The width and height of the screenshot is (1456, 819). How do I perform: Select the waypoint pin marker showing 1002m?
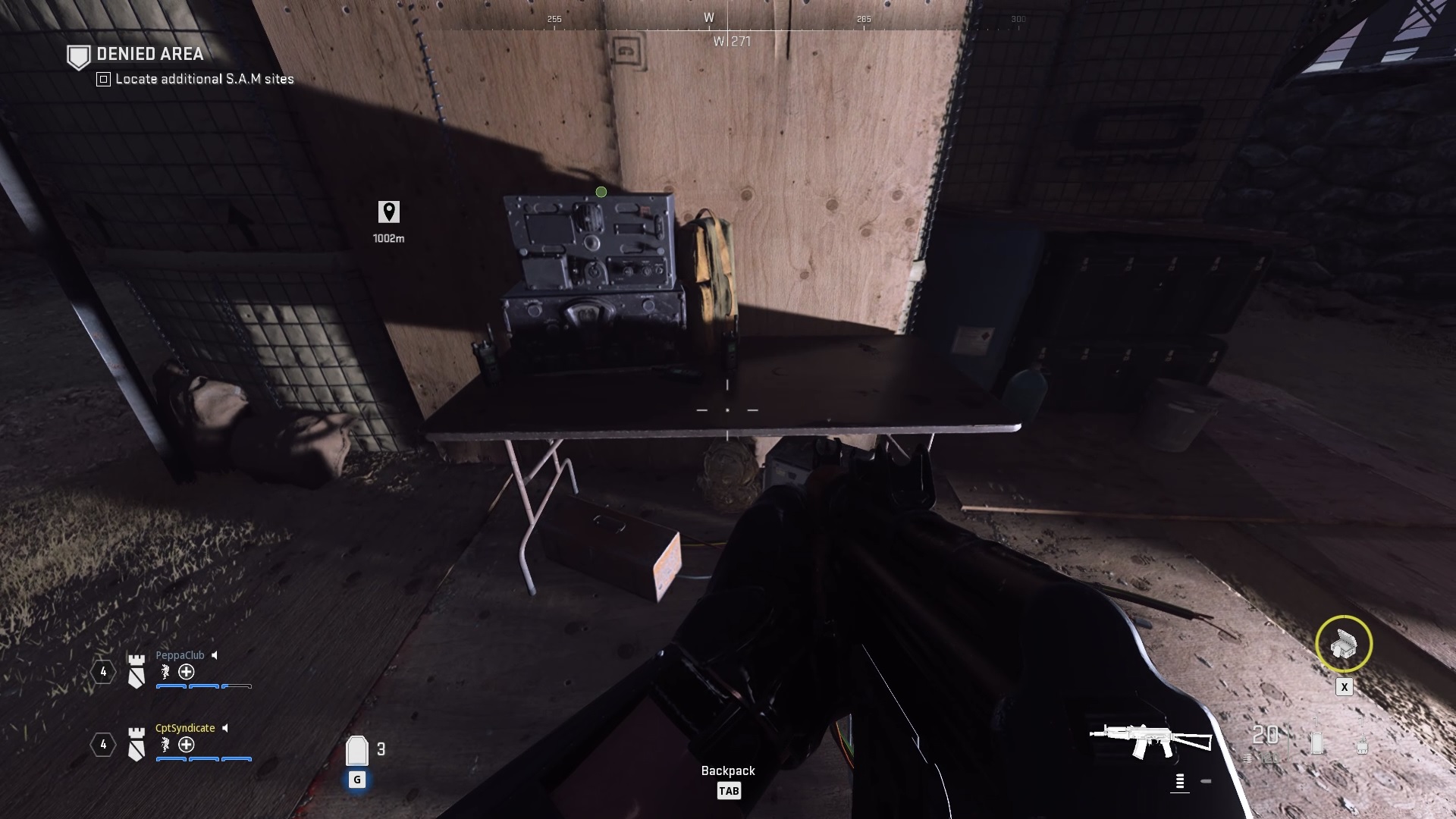coord(388,213)
